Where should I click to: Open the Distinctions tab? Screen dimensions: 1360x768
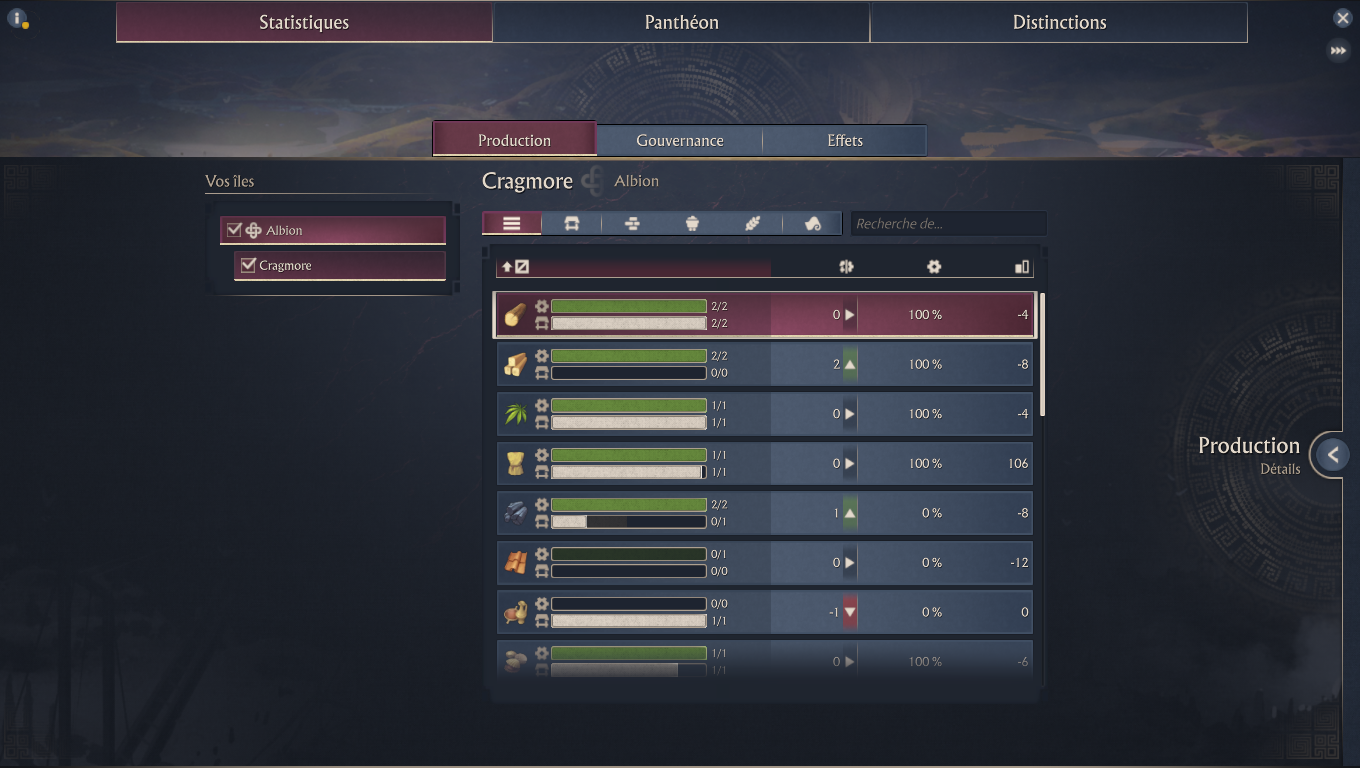click(1059, 22)
